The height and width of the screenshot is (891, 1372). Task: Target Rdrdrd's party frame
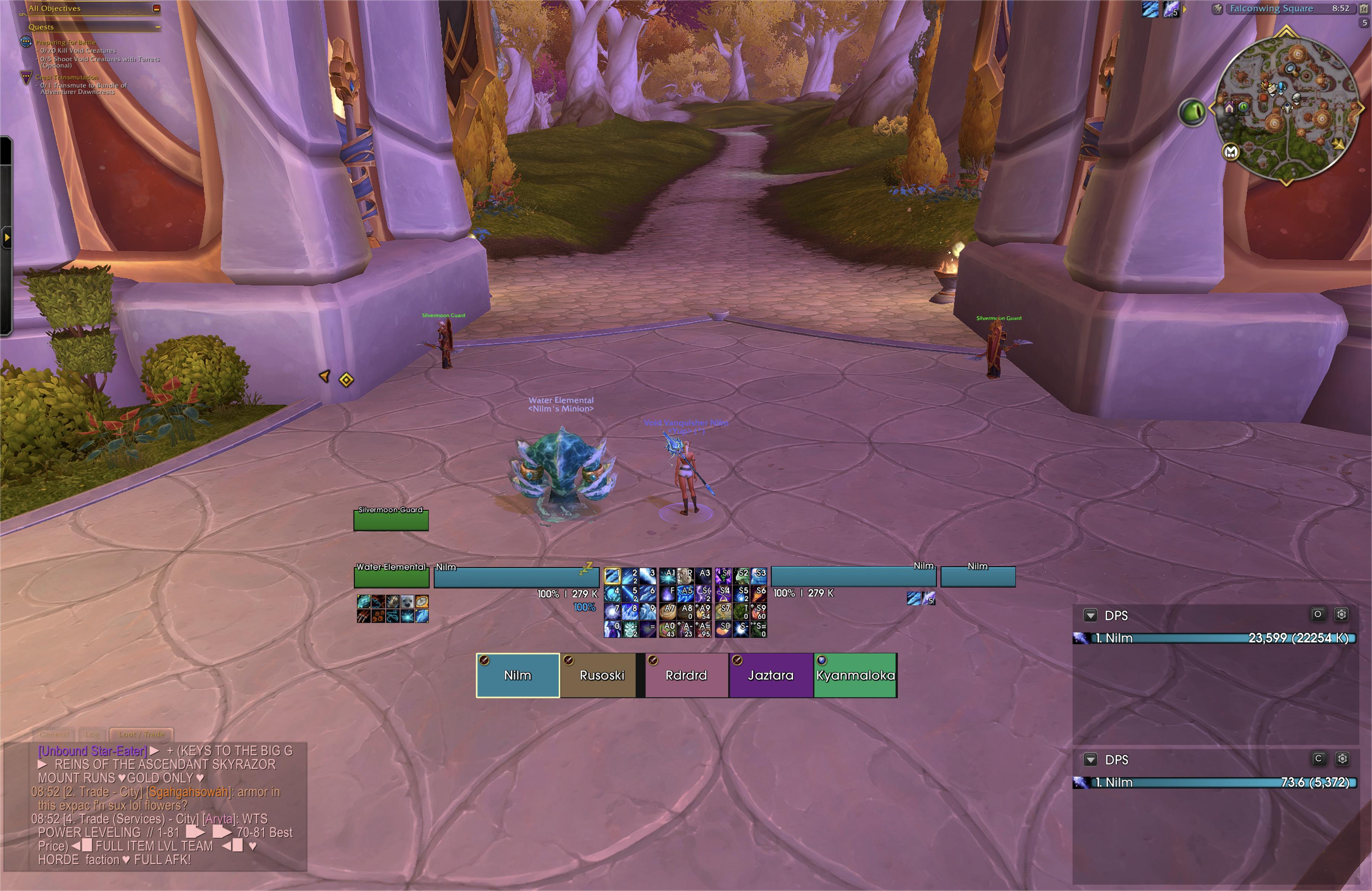click(686, 675)
